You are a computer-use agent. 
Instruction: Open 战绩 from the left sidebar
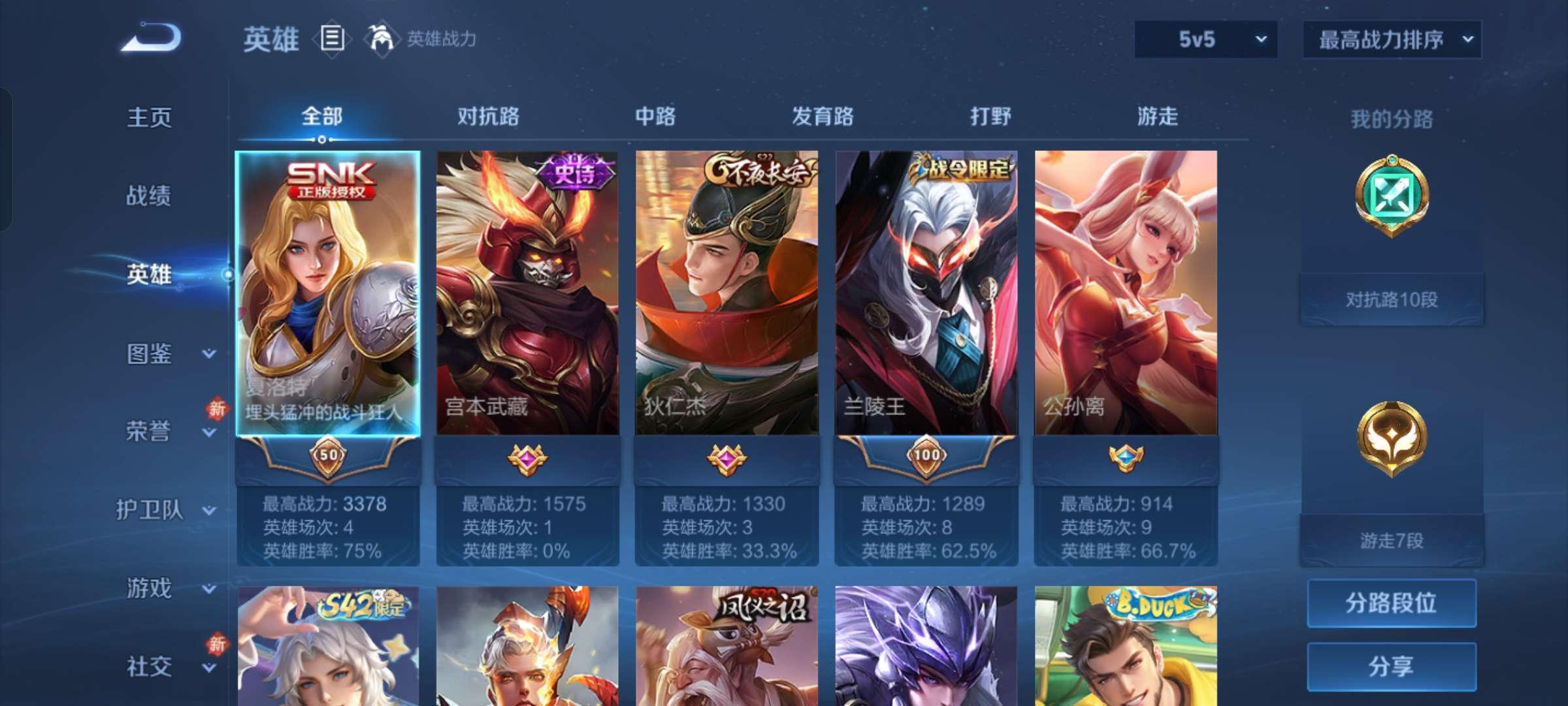pos(148,196)
